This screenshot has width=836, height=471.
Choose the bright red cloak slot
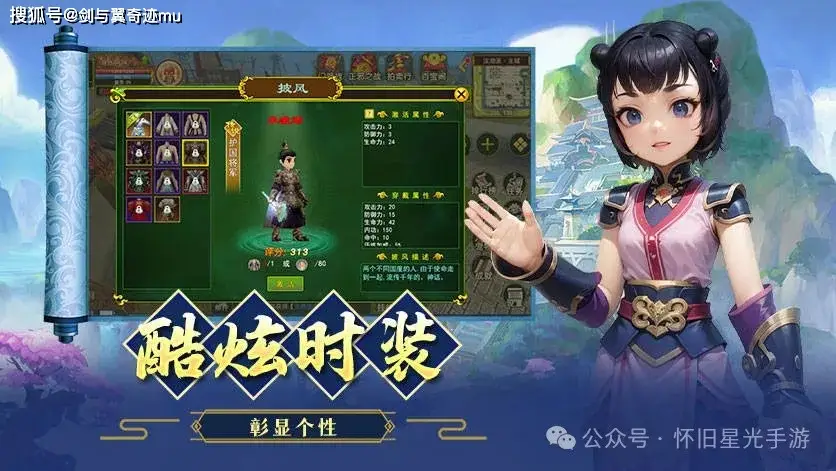(139, 209)
